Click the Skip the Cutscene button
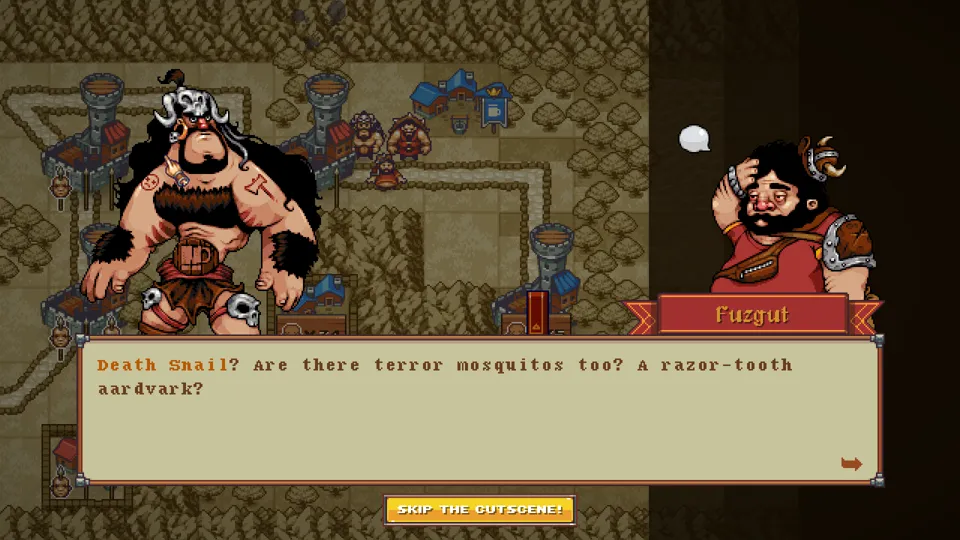 480,510
